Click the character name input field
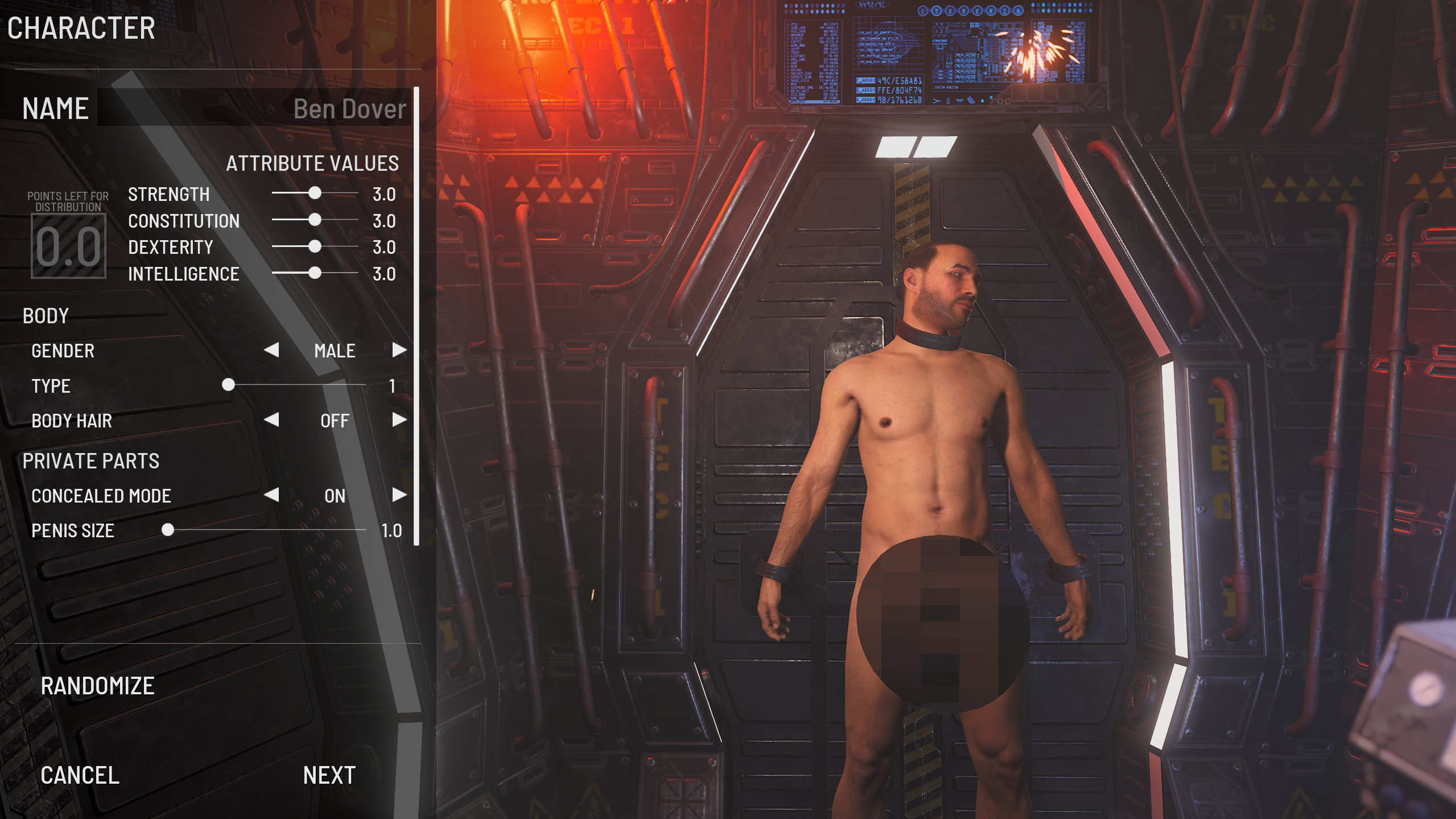The image size is (1456, 819). (254, 108)
